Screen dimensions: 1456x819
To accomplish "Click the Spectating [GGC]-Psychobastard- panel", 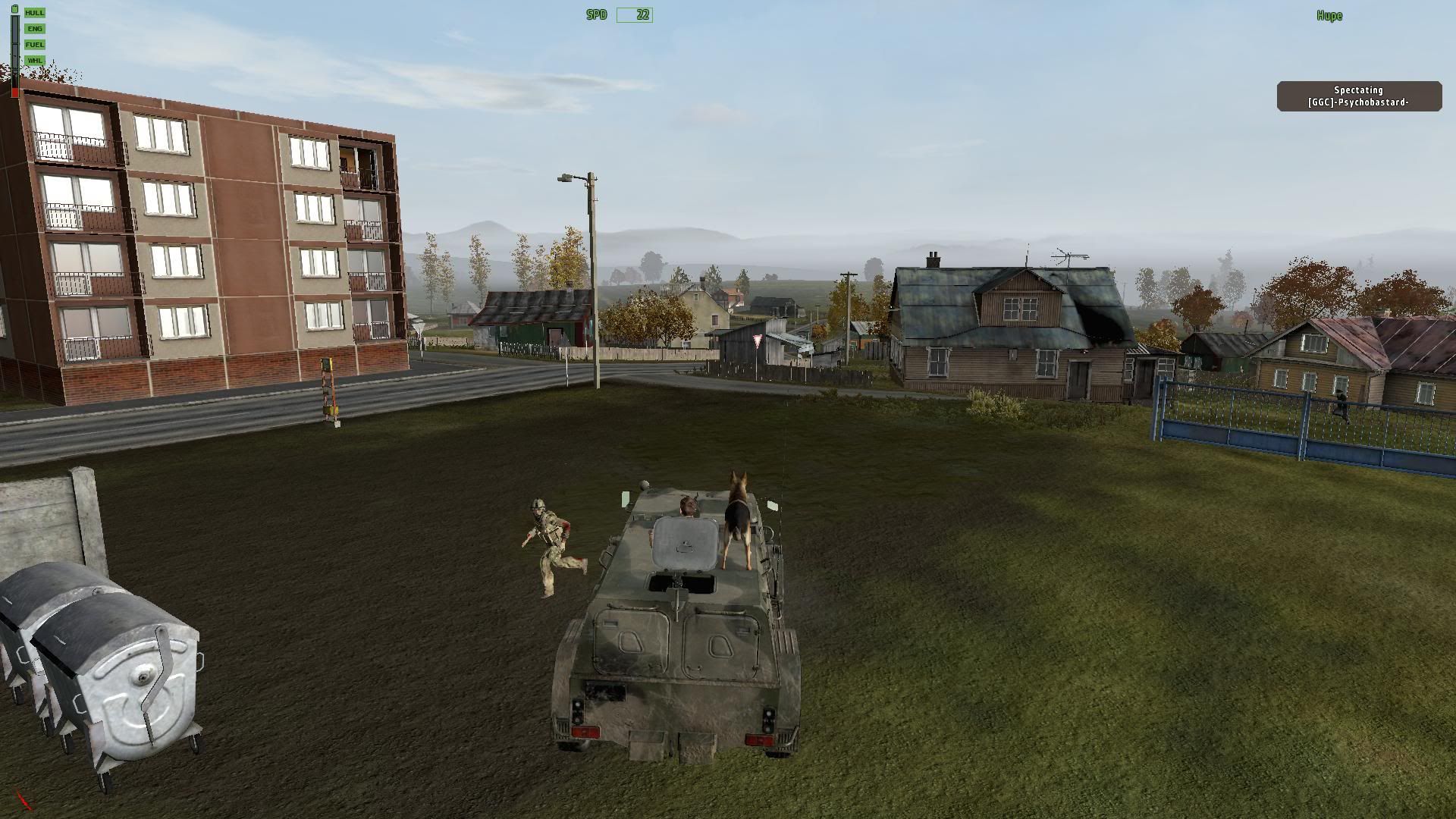I will point(1359,96).
